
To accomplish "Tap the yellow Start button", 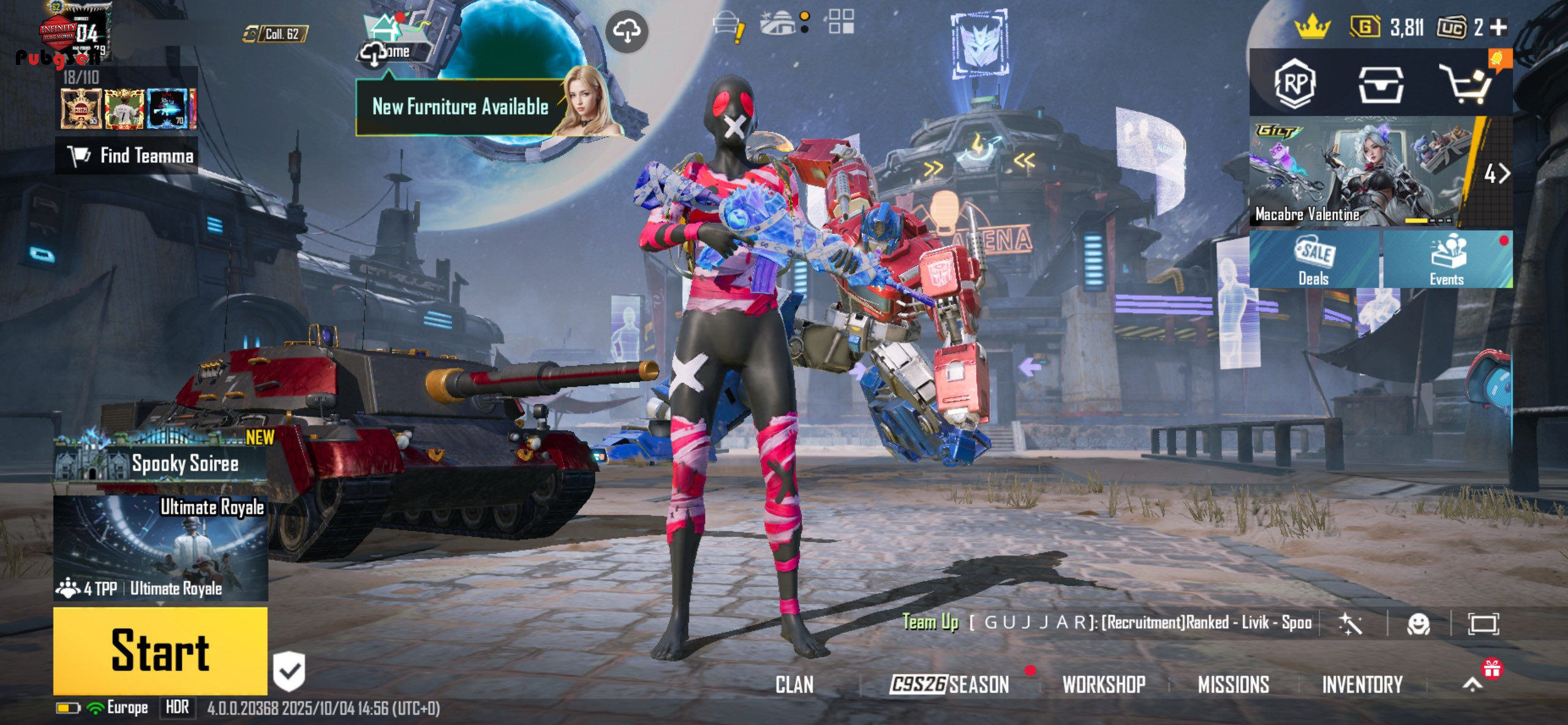I will [160, 651].
